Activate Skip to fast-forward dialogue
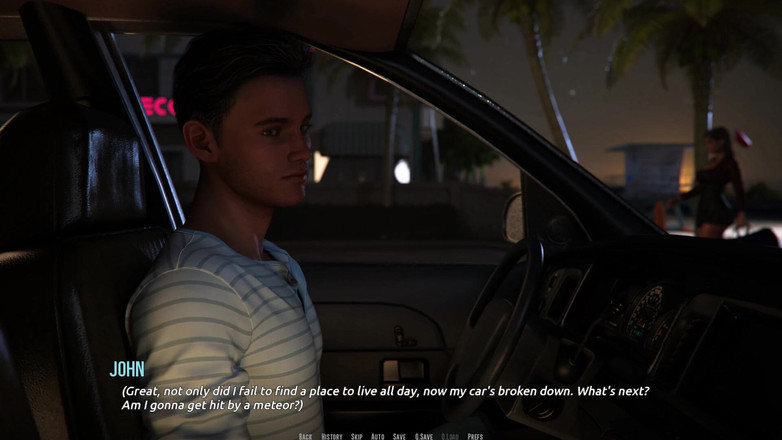This screenshot has height=440, width=782. point(357,436)
